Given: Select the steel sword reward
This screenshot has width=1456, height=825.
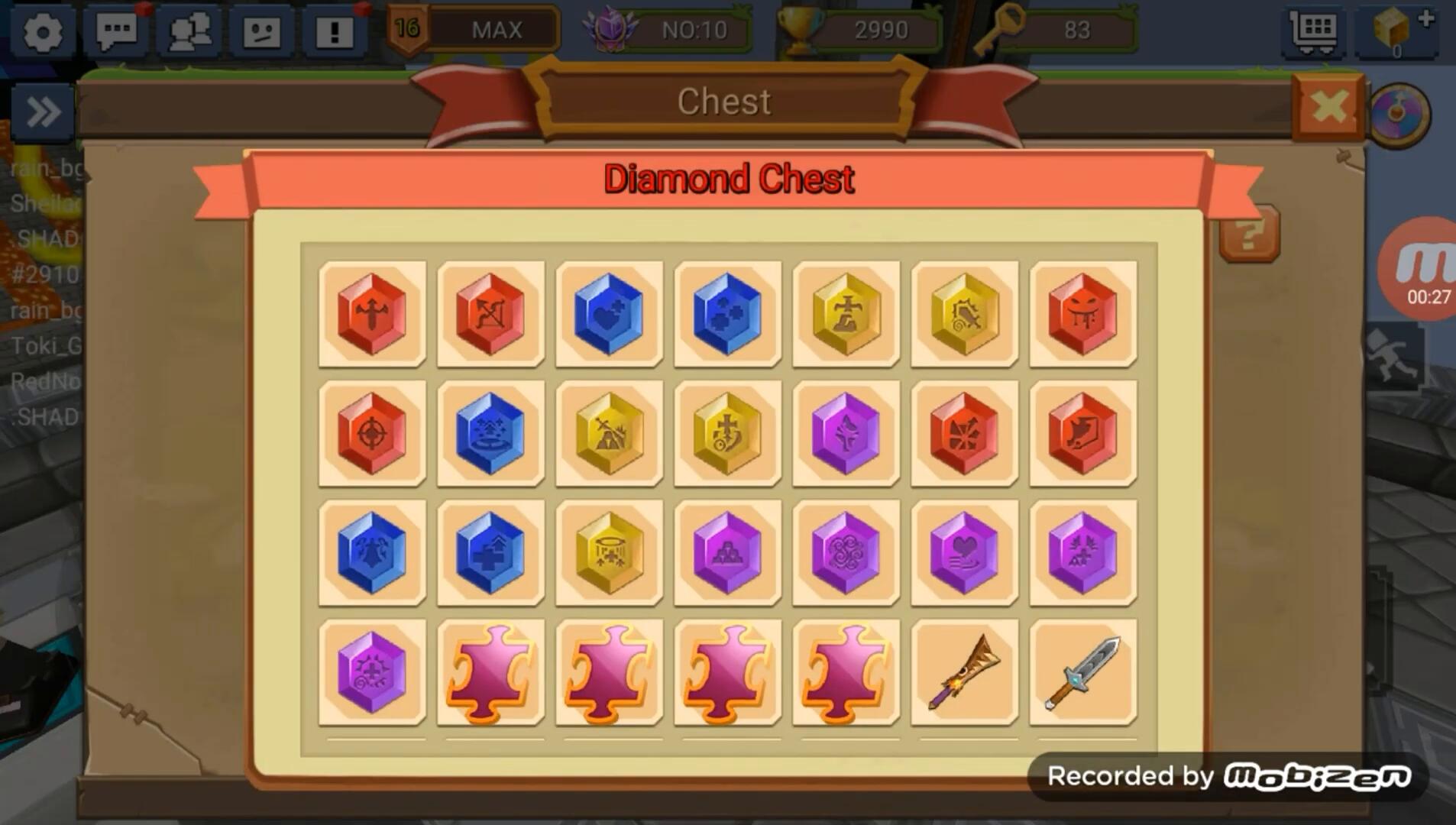Looking at the screenshot, I should (x=1082, y=671).
